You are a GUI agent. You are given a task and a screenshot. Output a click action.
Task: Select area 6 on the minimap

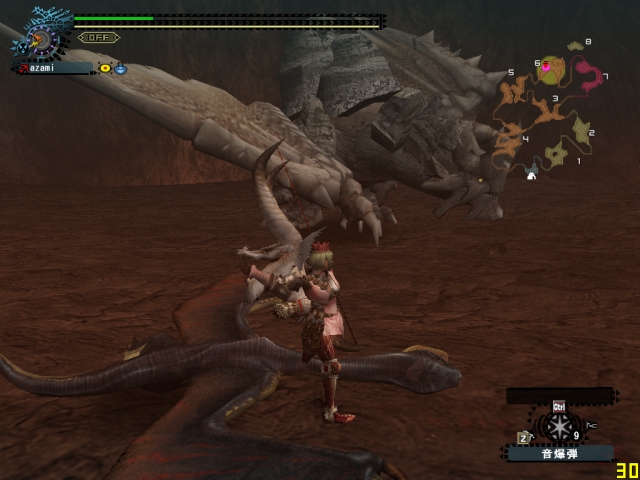click(552, 71)
